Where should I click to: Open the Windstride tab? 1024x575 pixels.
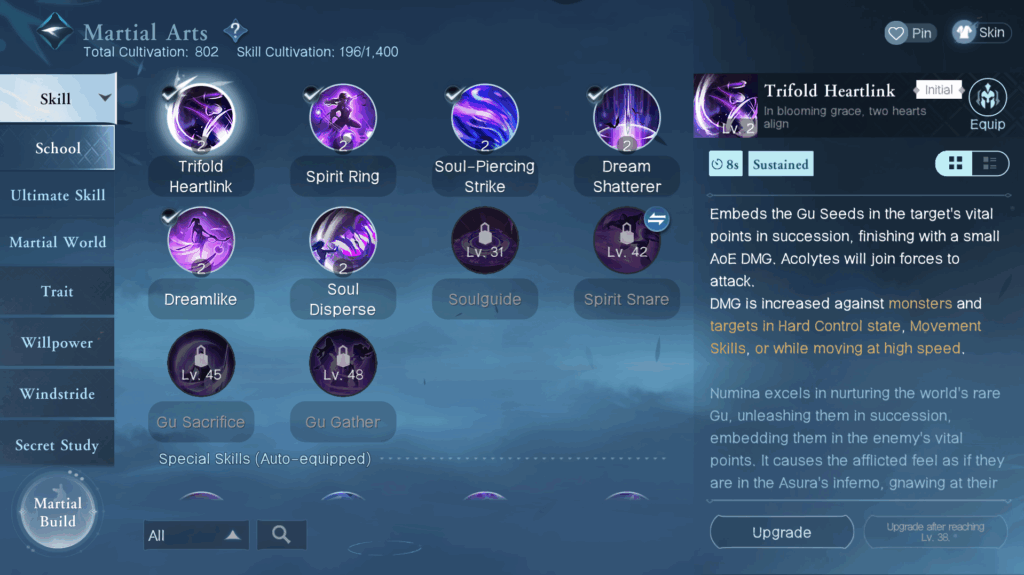pyautogui.click(x=57, y=394)
